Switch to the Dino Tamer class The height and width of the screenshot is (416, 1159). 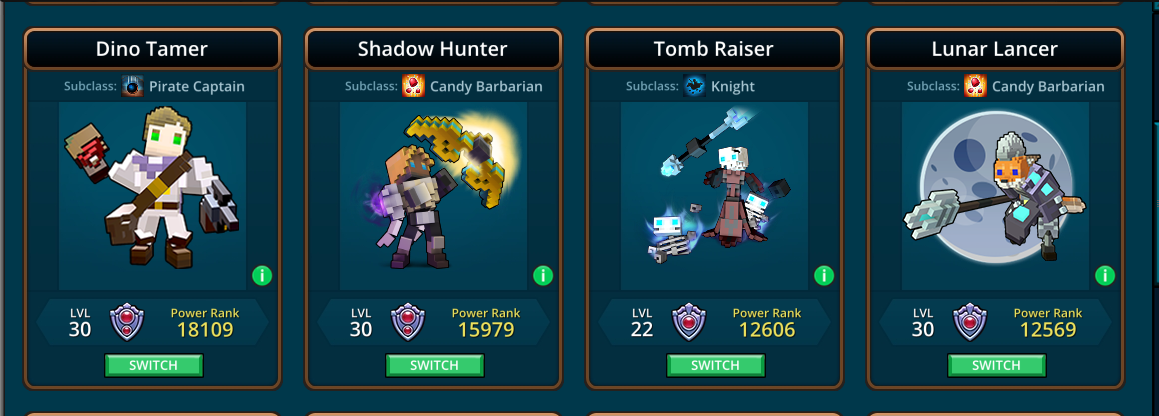(154, 366)
